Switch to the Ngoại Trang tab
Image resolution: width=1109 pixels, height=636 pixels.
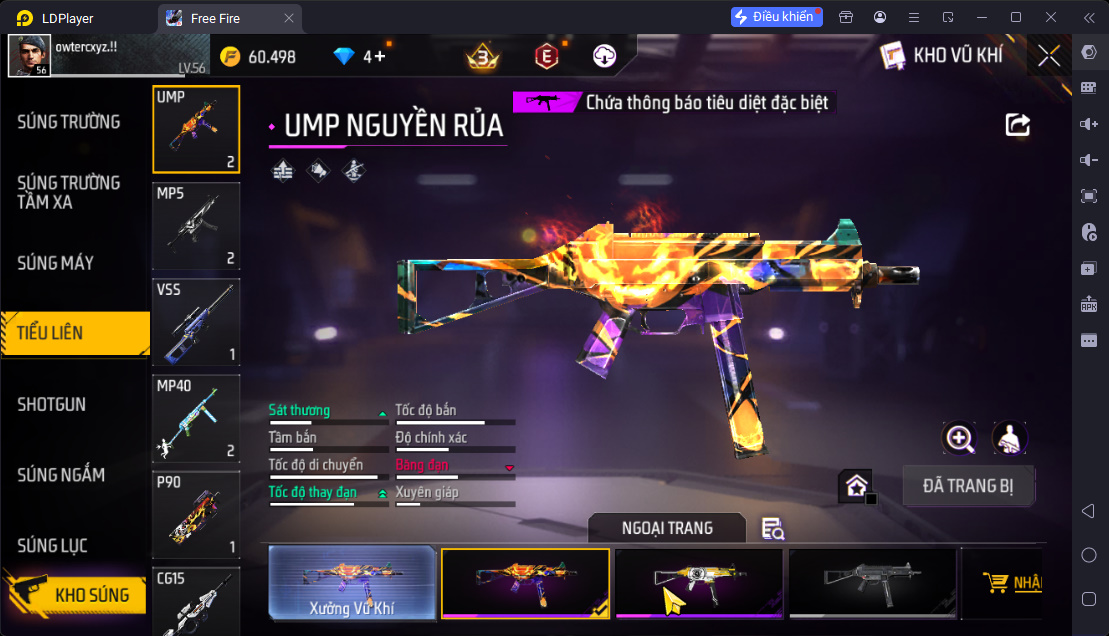(x=667, y=527)
